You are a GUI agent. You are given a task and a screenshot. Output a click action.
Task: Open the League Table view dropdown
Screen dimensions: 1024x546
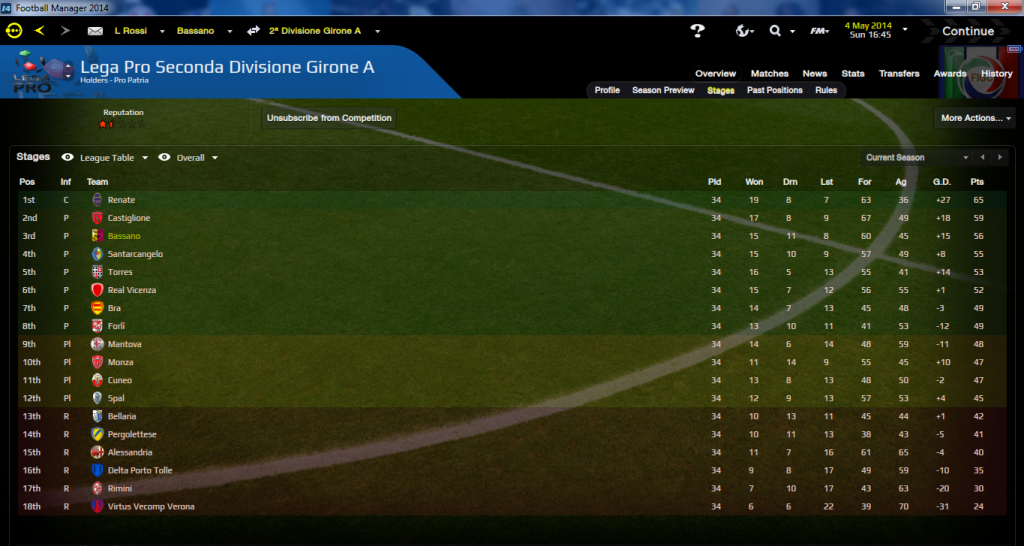point(113,158)
